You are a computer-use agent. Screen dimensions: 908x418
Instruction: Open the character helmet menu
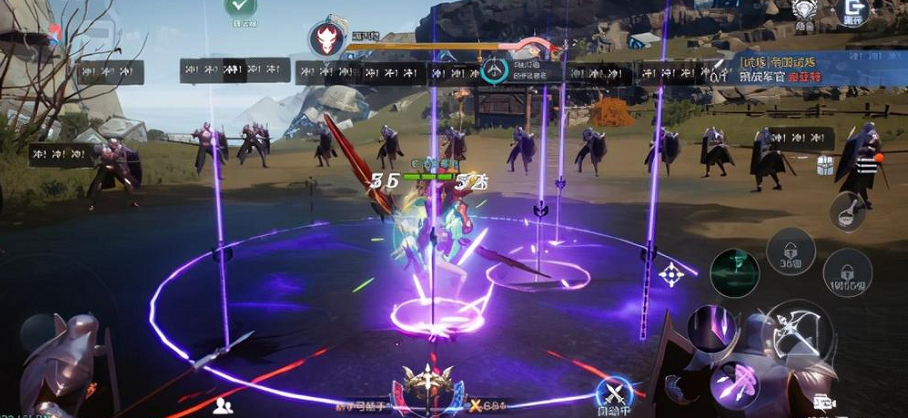(803, 11)
